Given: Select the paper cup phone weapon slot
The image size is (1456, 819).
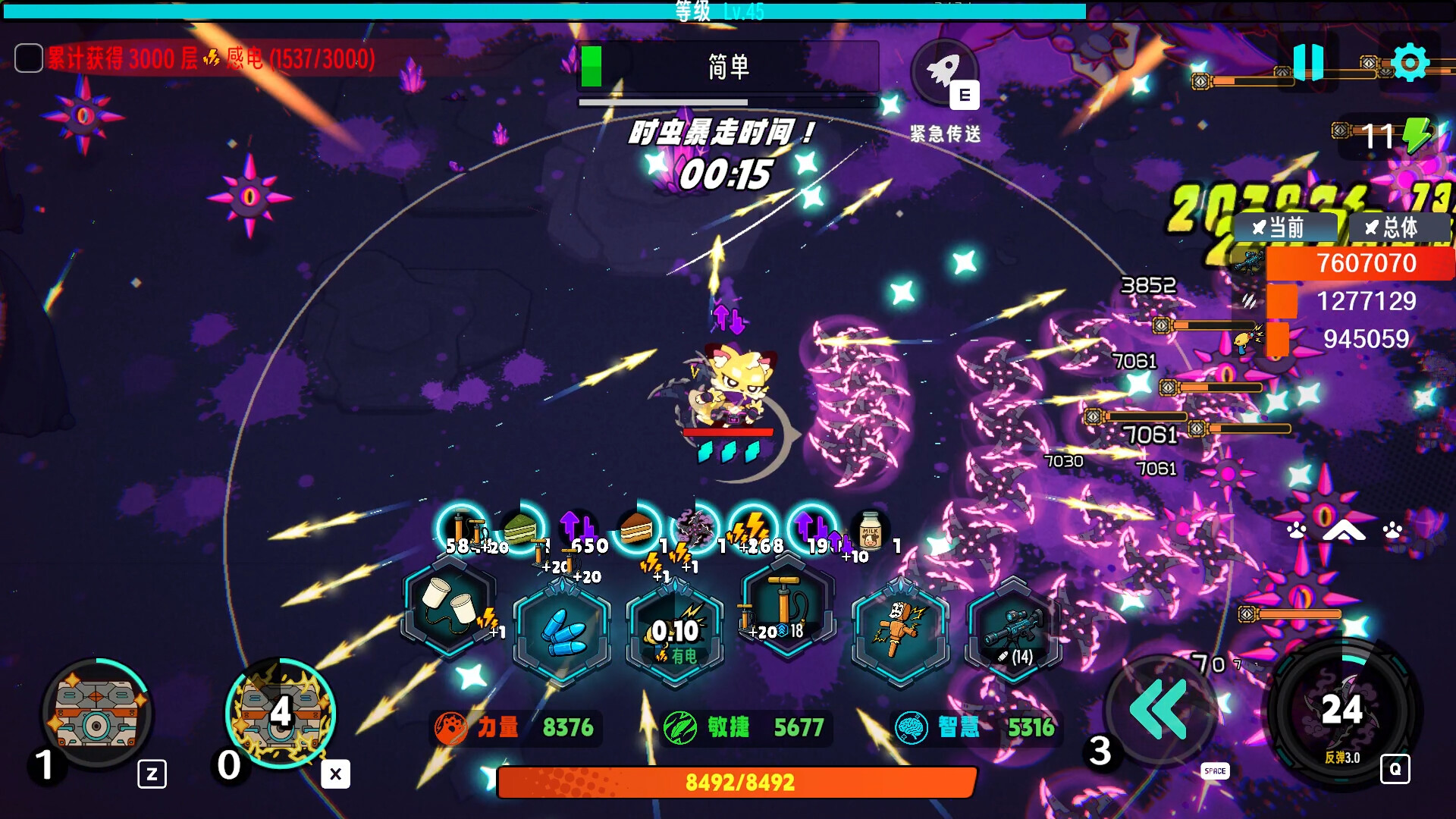Looking at the screenshot, I should point(450,604).
